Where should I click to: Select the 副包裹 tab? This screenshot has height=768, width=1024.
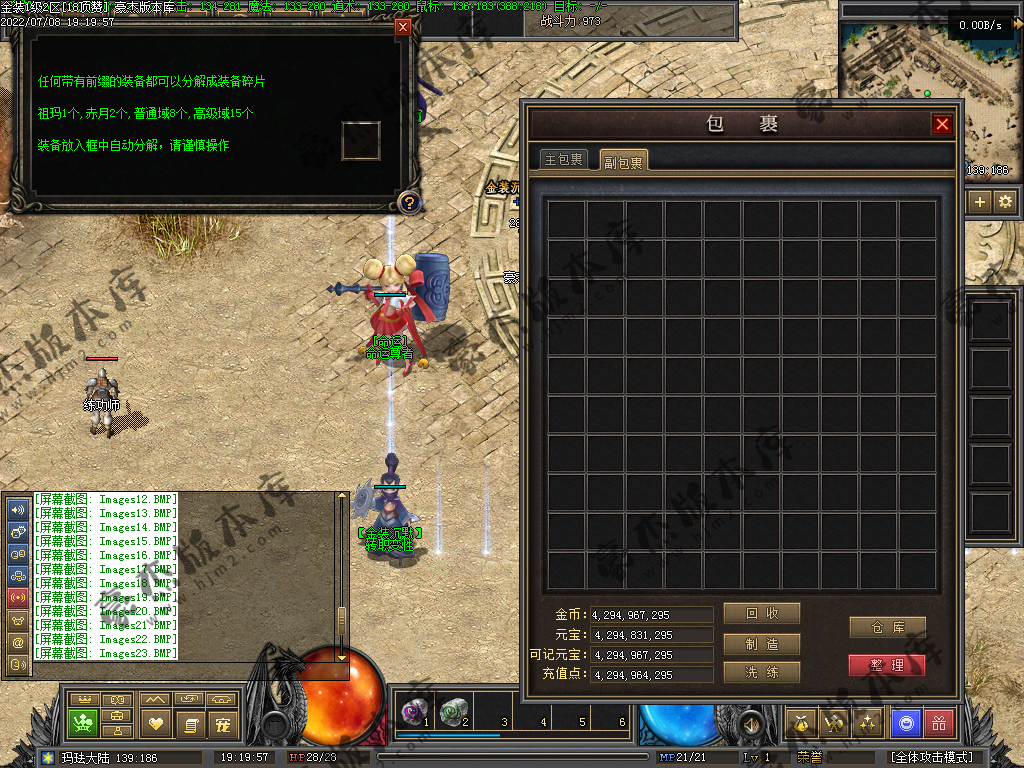point(623,161)
